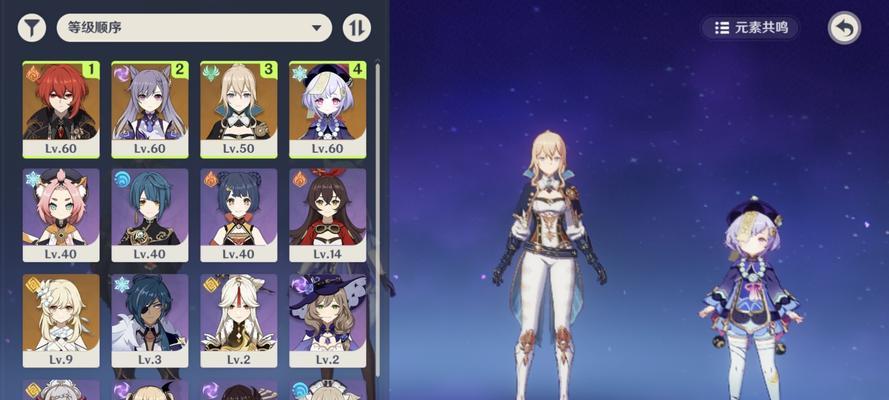Select Kaeya's Lv.3 character card

coord(150,321)
